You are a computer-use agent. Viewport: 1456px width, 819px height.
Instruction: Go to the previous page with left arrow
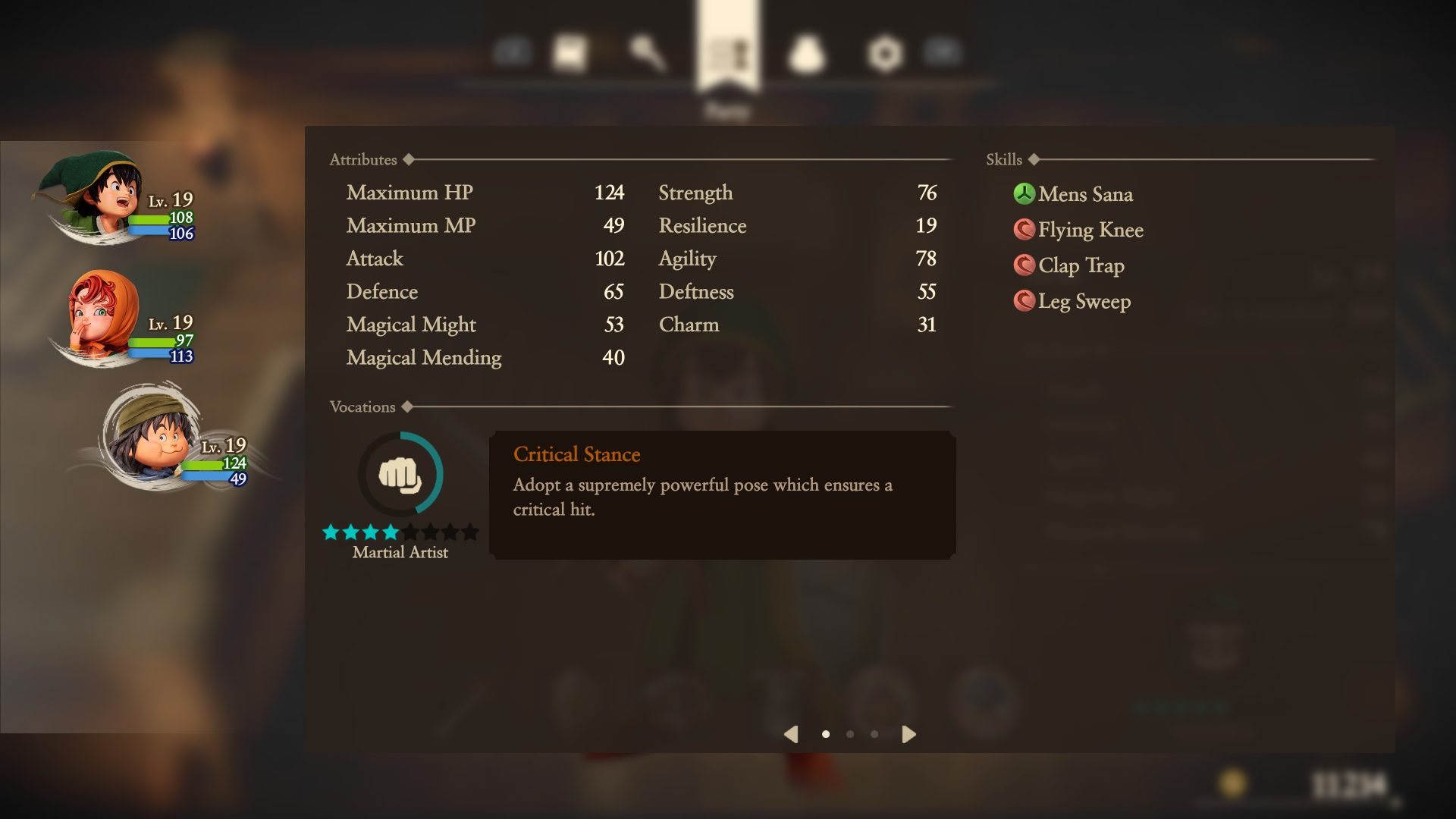click(x=791, y=734)
